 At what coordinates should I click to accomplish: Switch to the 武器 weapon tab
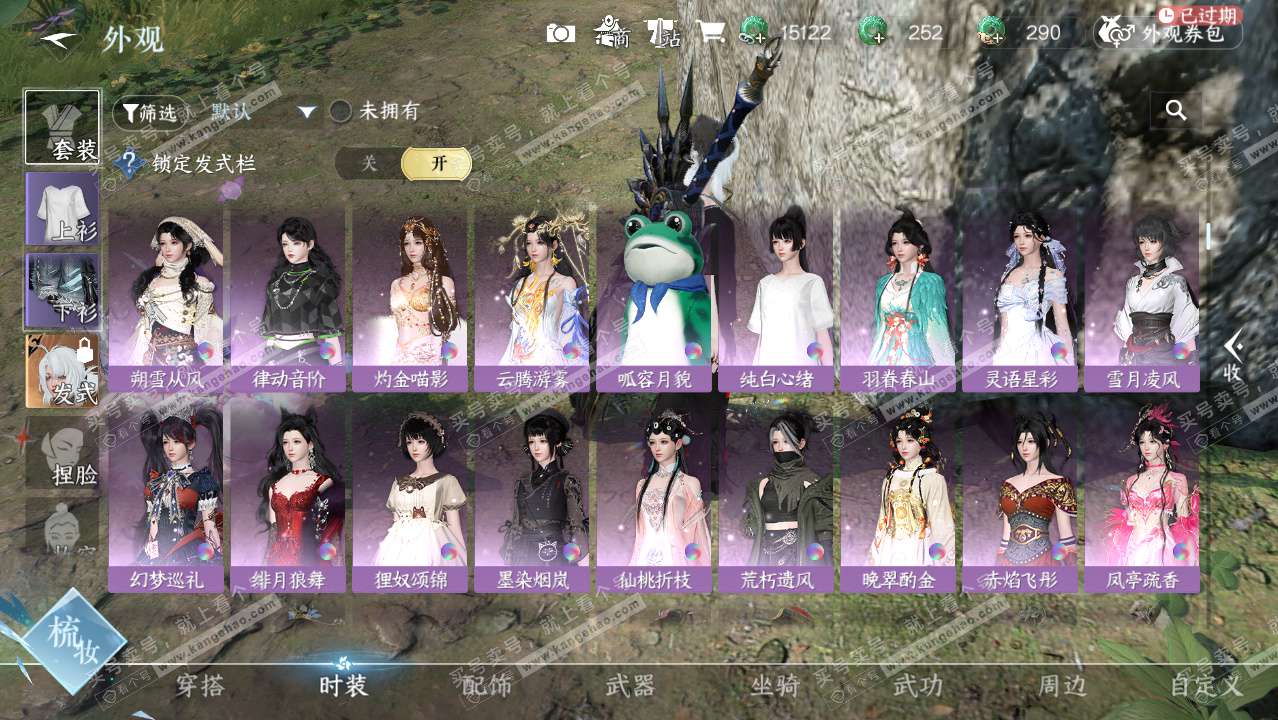630,686
